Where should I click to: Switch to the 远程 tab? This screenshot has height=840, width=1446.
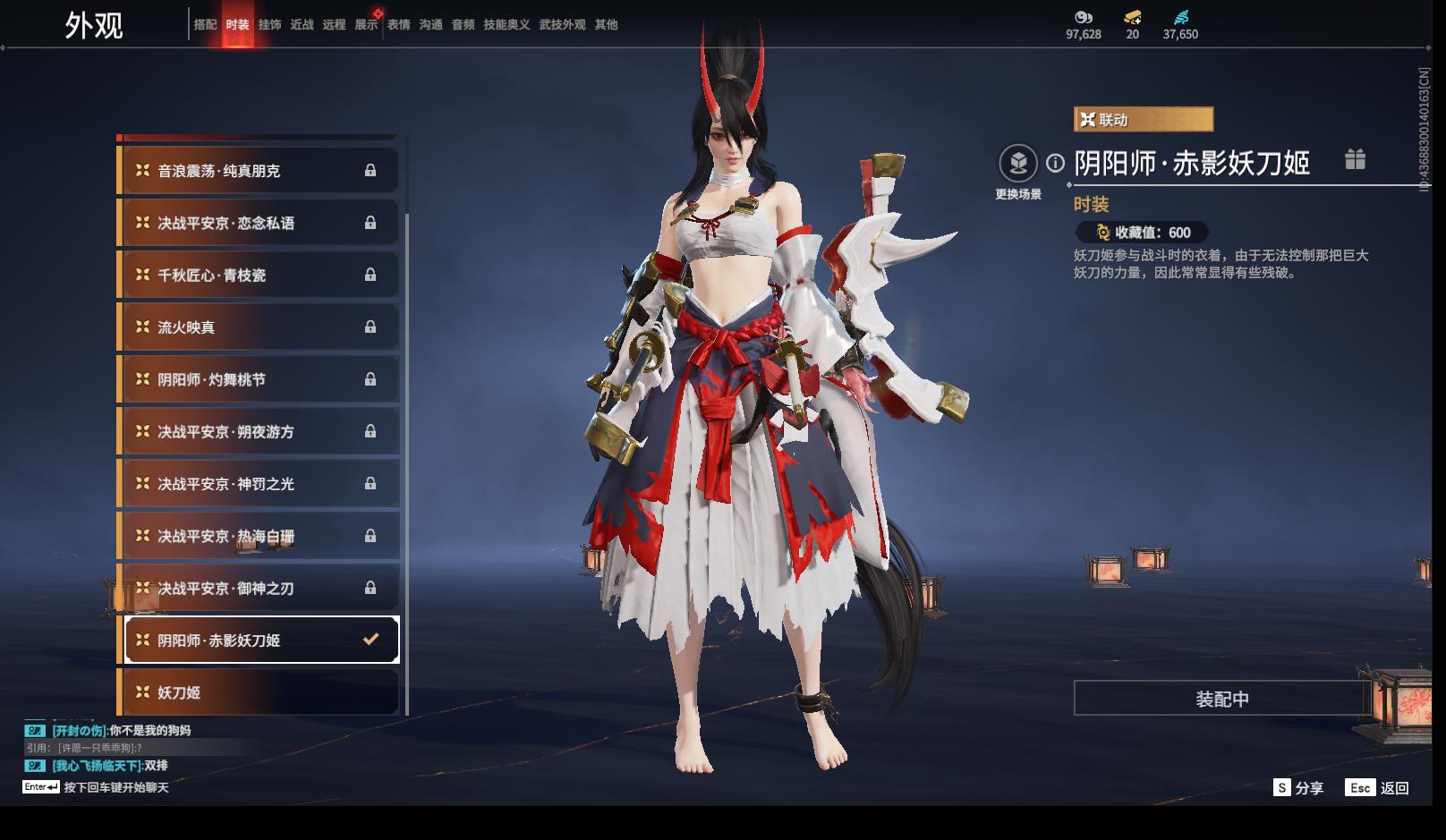tap(334, 25)
